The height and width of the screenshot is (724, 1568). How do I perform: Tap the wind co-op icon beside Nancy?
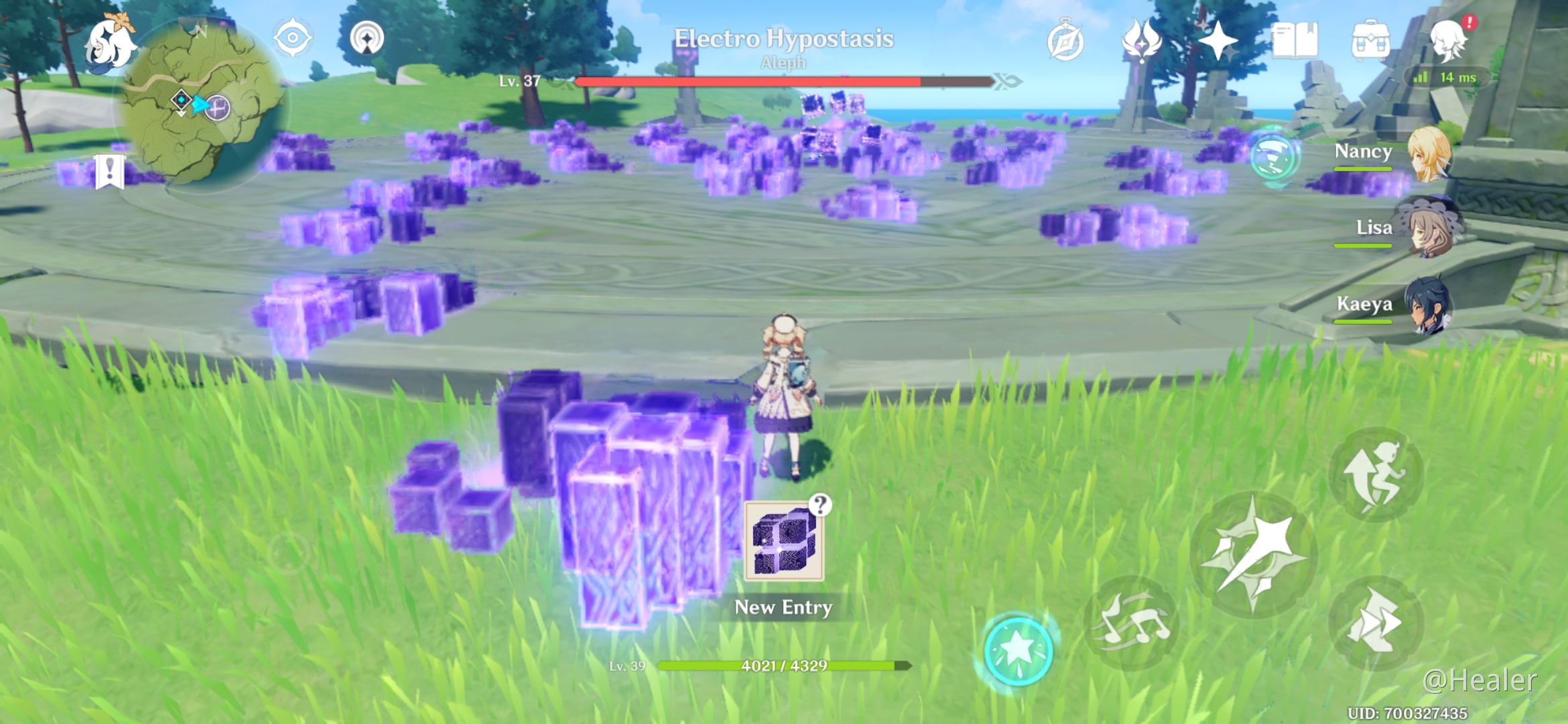[1275, 156]
